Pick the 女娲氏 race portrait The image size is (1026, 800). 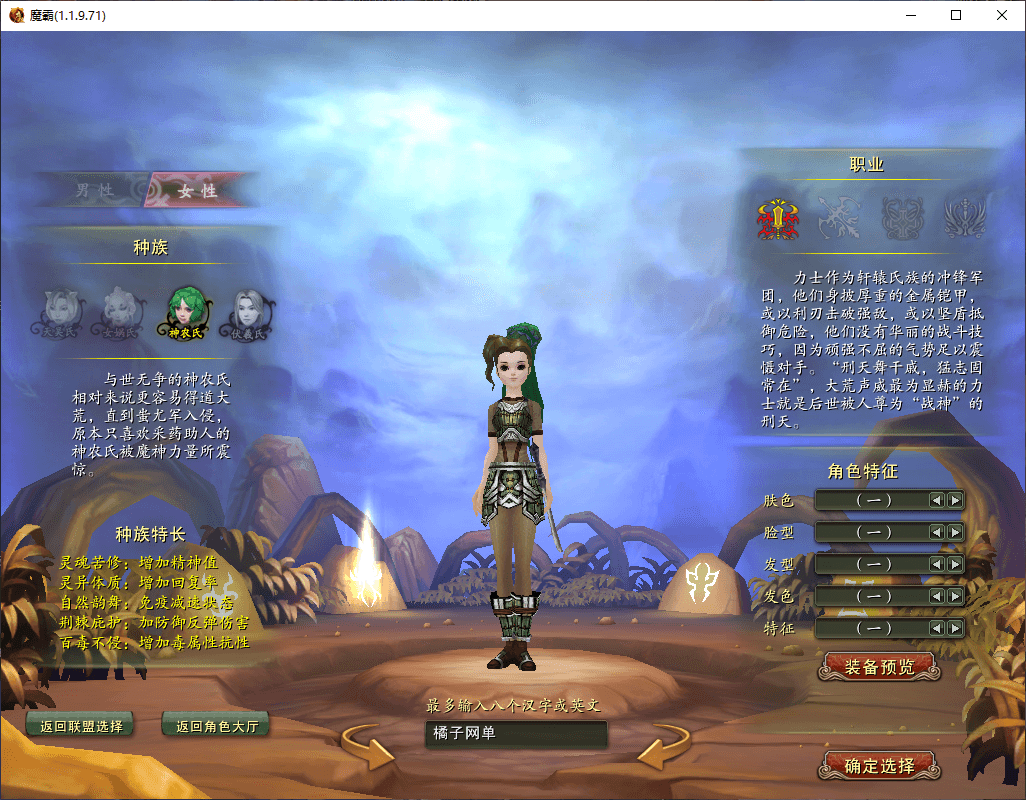[x=121, y=311]
